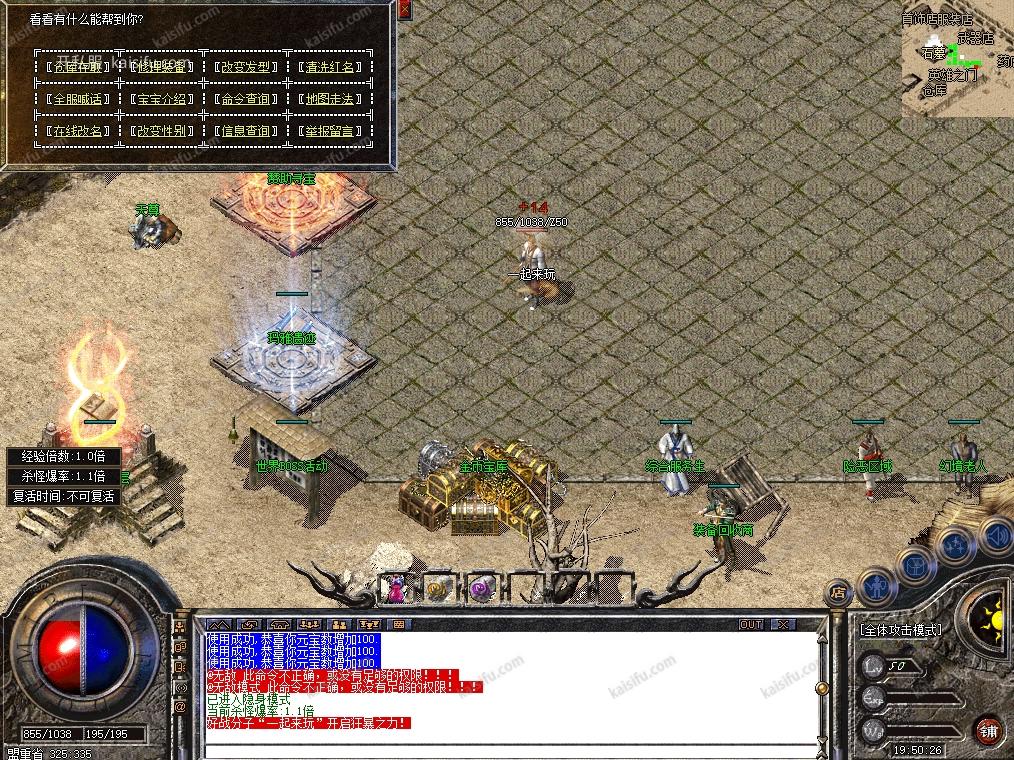
Task: Choose 清洗红名 to clear red name
Action: click(x=329, y=67)
